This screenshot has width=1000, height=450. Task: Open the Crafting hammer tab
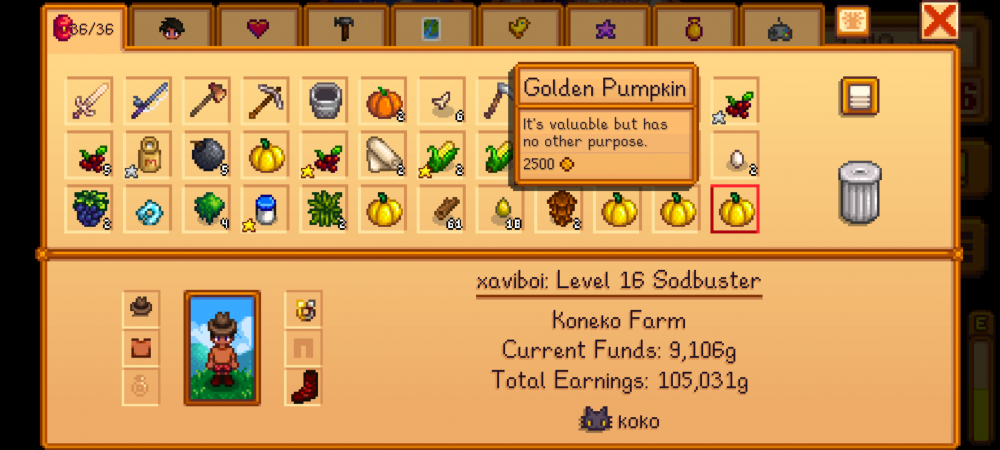tap(345, 28)
